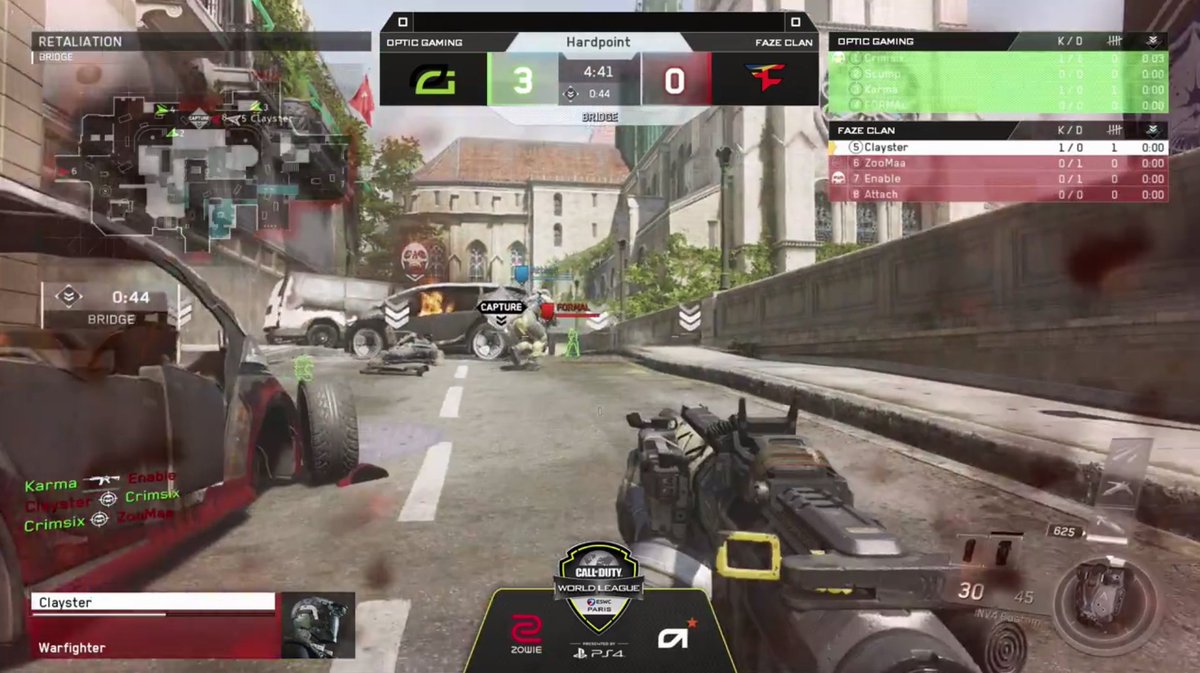
Task: Click the OpTic Gaming team logo
Action: click(433, 80)
